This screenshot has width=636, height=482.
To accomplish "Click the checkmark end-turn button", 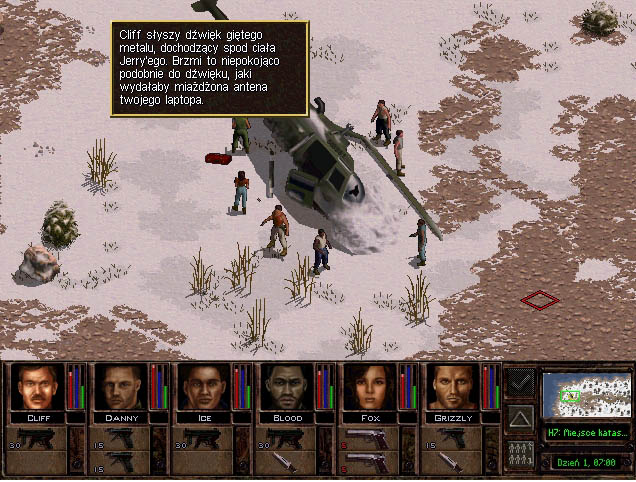I will pos(520,380).
